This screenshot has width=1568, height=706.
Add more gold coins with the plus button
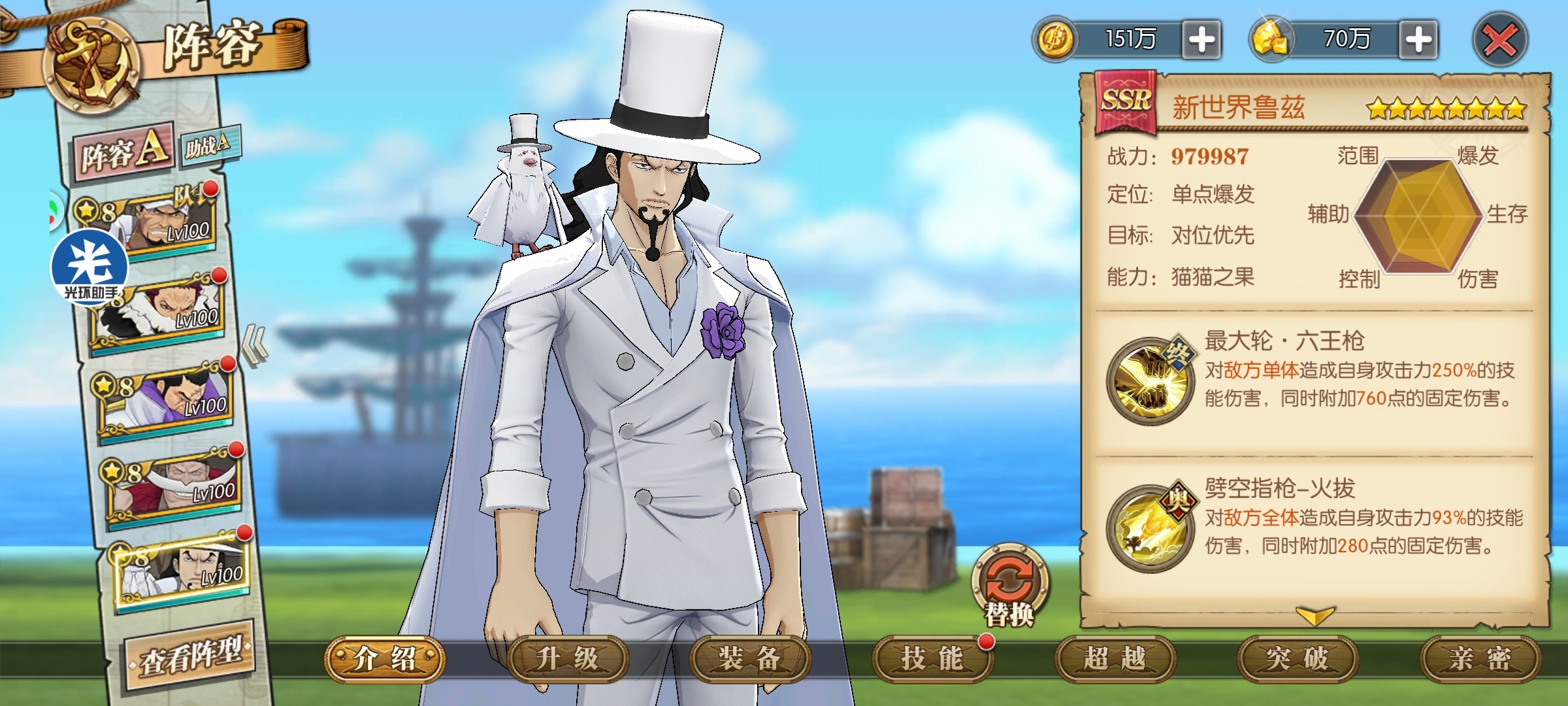click(x=1201, y=40)
